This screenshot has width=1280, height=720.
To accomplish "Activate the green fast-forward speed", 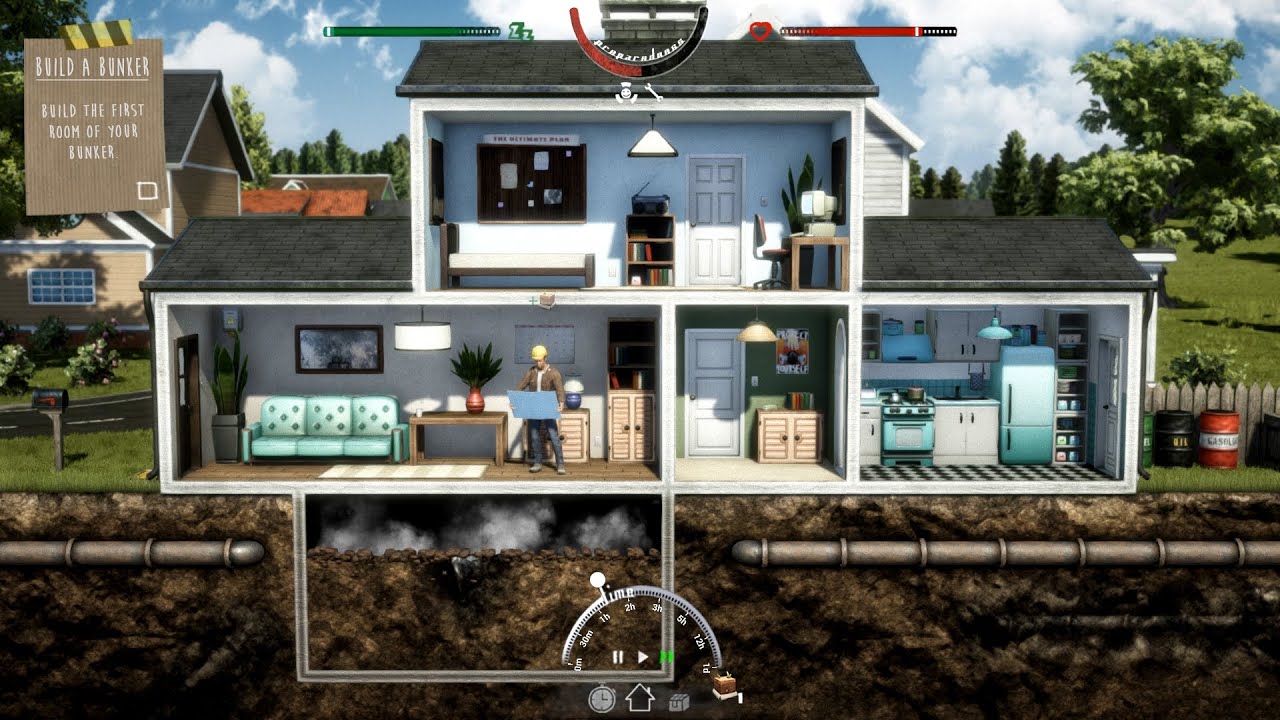I will [x=665, y=657].
